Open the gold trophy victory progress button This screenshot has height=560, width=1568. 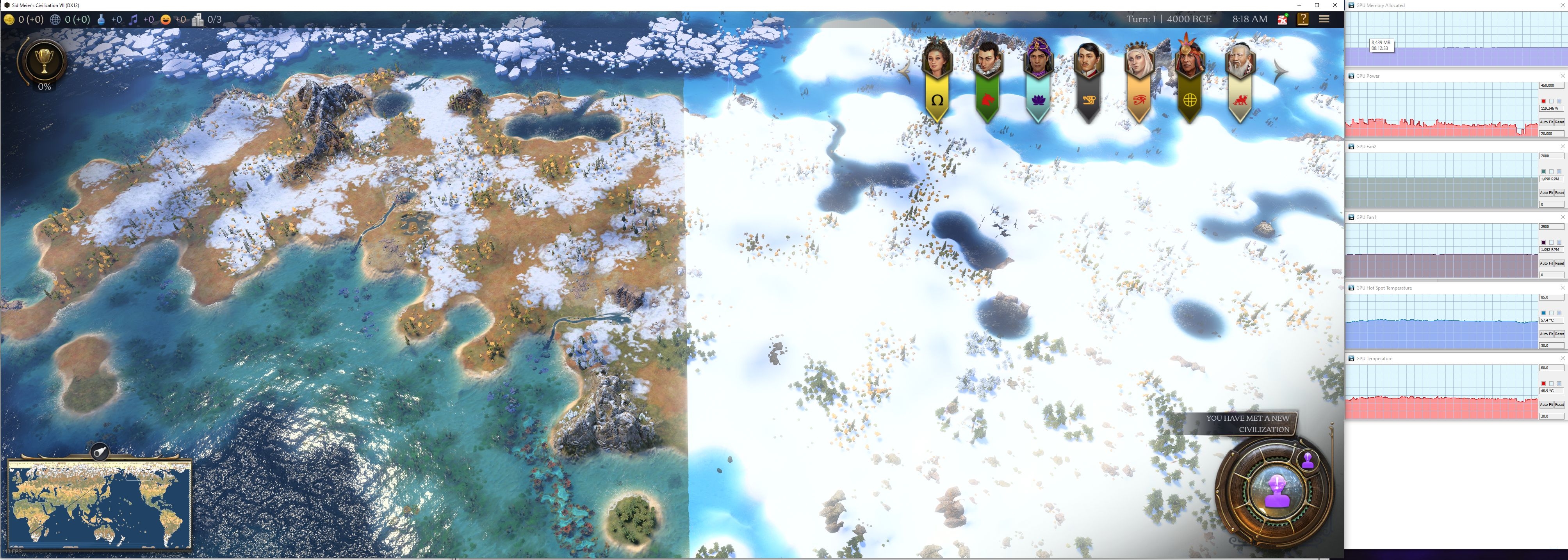44,61
